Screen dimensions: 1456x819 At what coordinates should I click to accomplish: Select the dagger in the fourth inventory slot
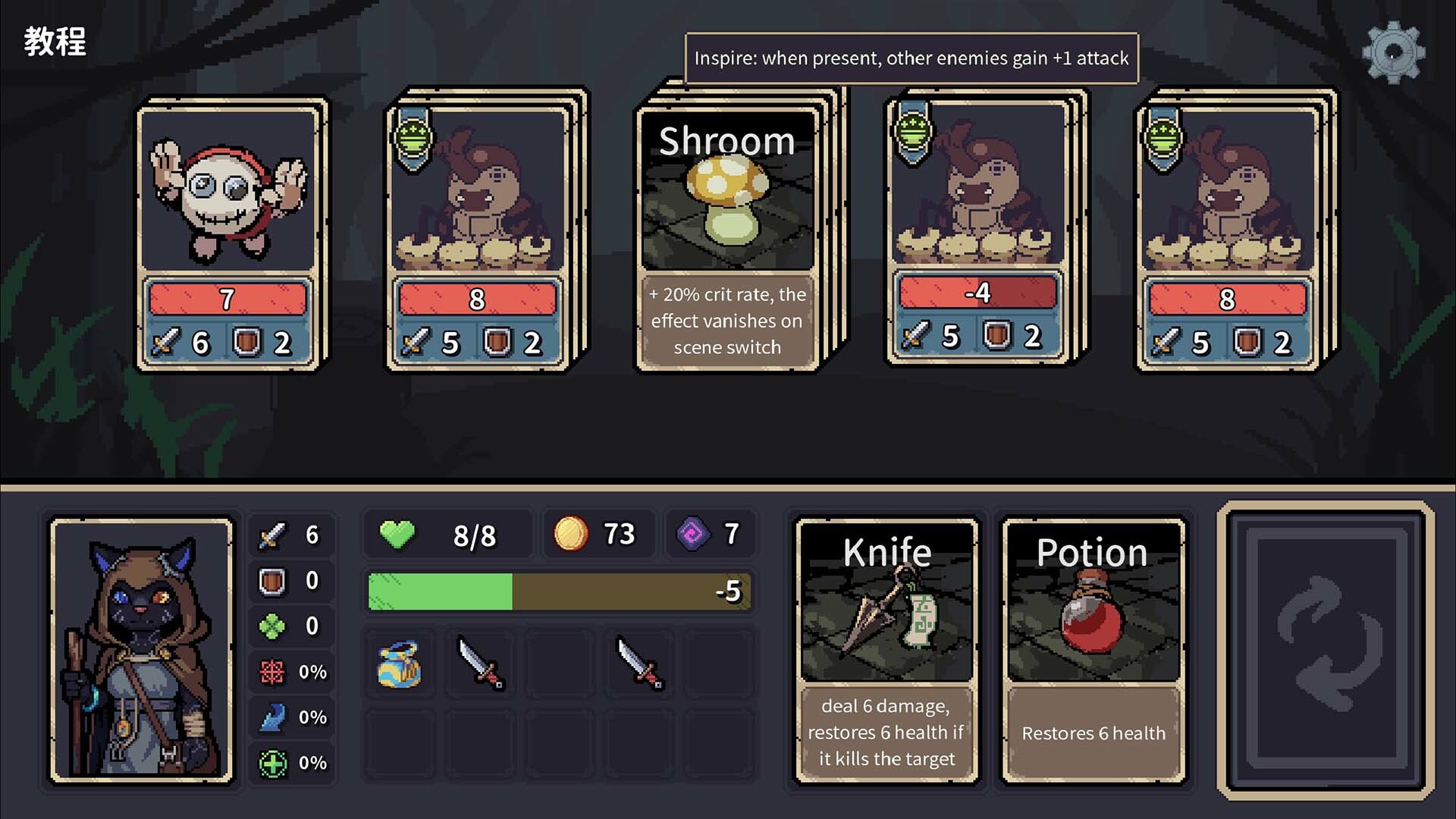[639, 664]
